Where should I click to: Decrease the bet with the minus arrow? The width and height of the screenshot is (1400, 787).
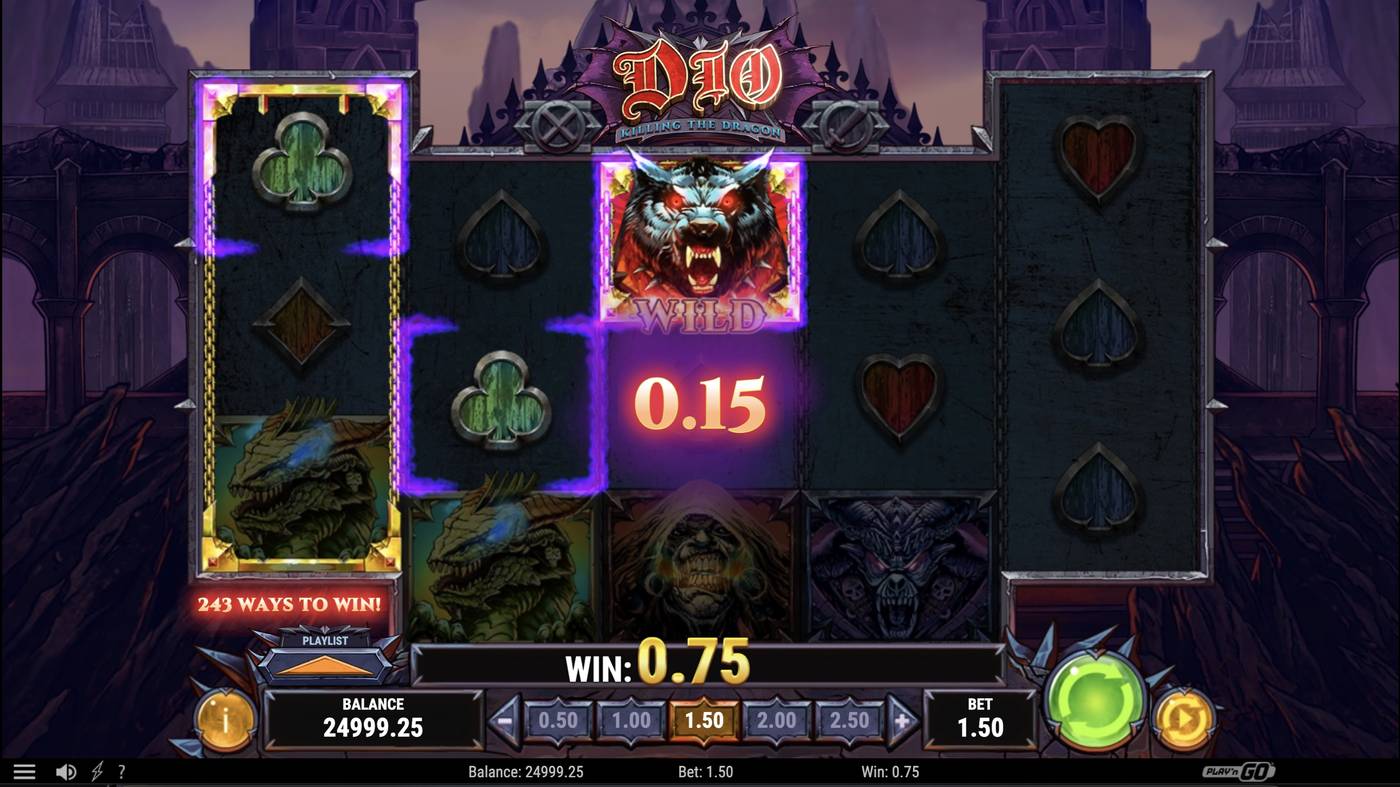506,718
